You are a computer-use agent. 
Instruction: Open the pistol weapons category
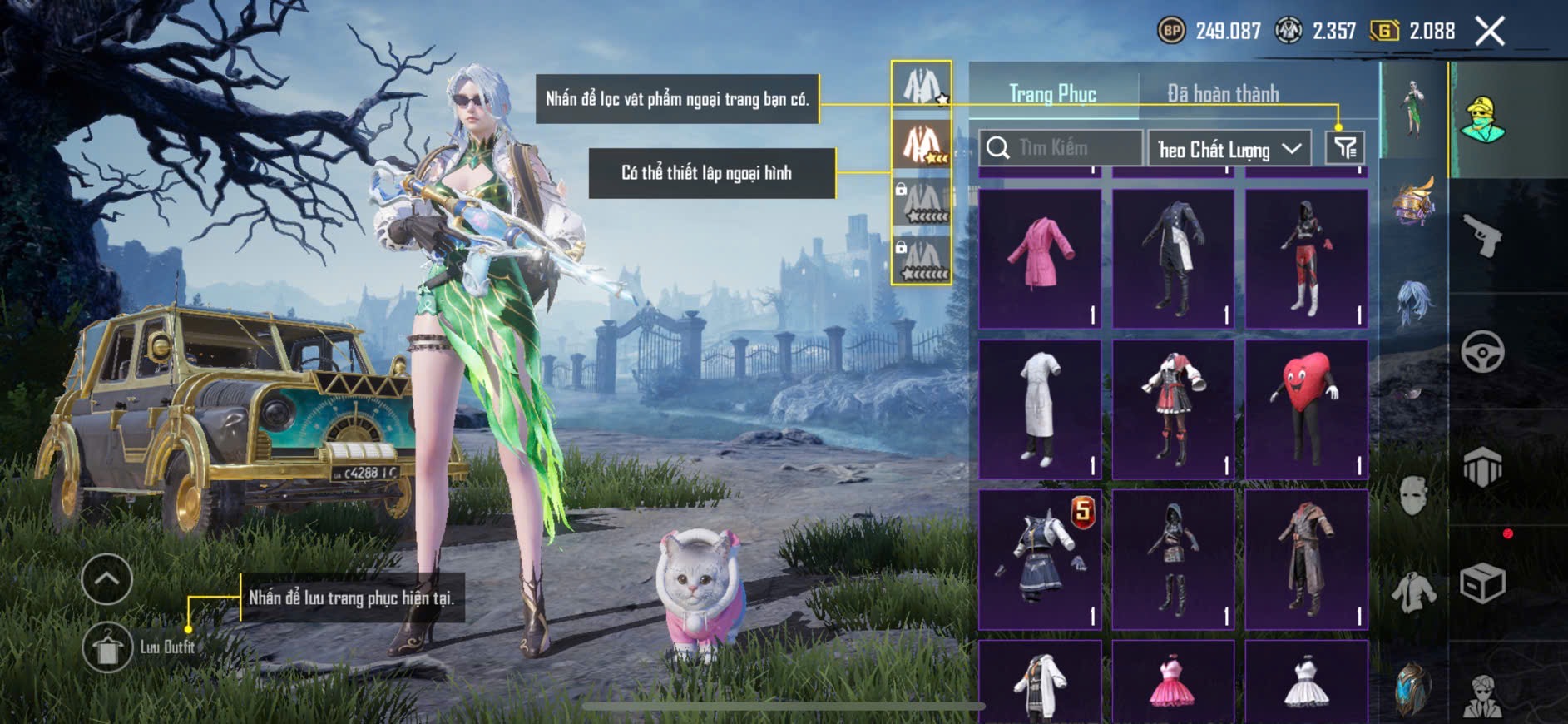[x=1482, y=236]
